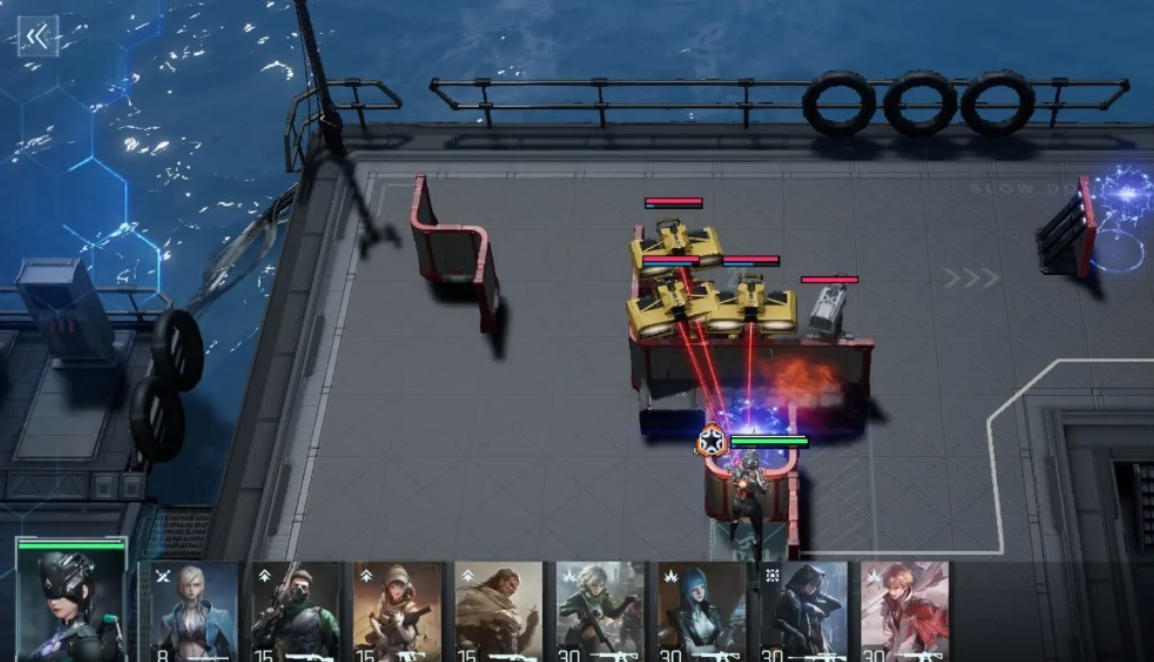
Task: Deploy the blue-haired woman card
Action: pos(703,612)
